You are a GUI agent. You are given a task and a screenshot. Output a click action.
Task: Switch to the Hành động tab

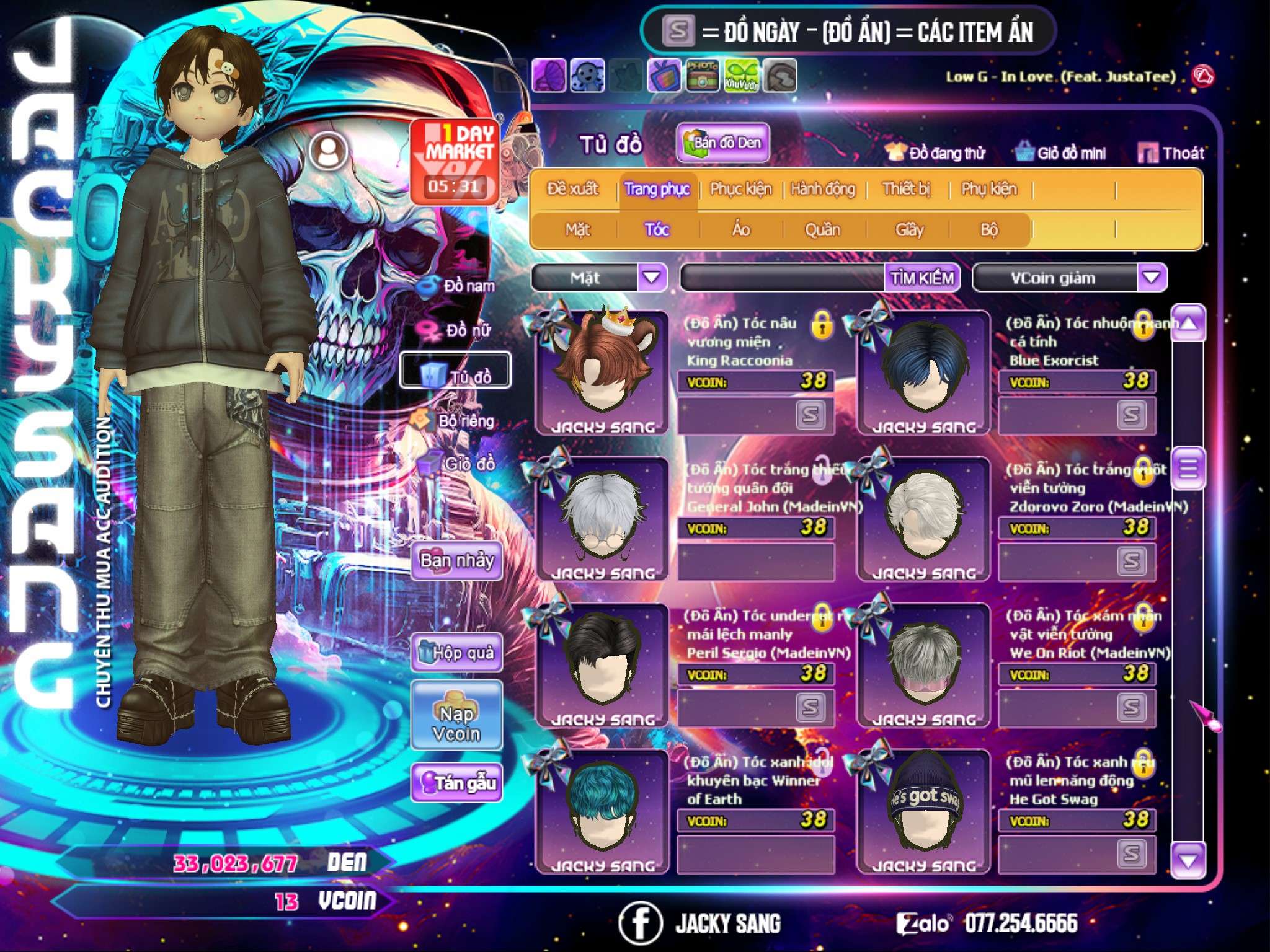point(823,189)
